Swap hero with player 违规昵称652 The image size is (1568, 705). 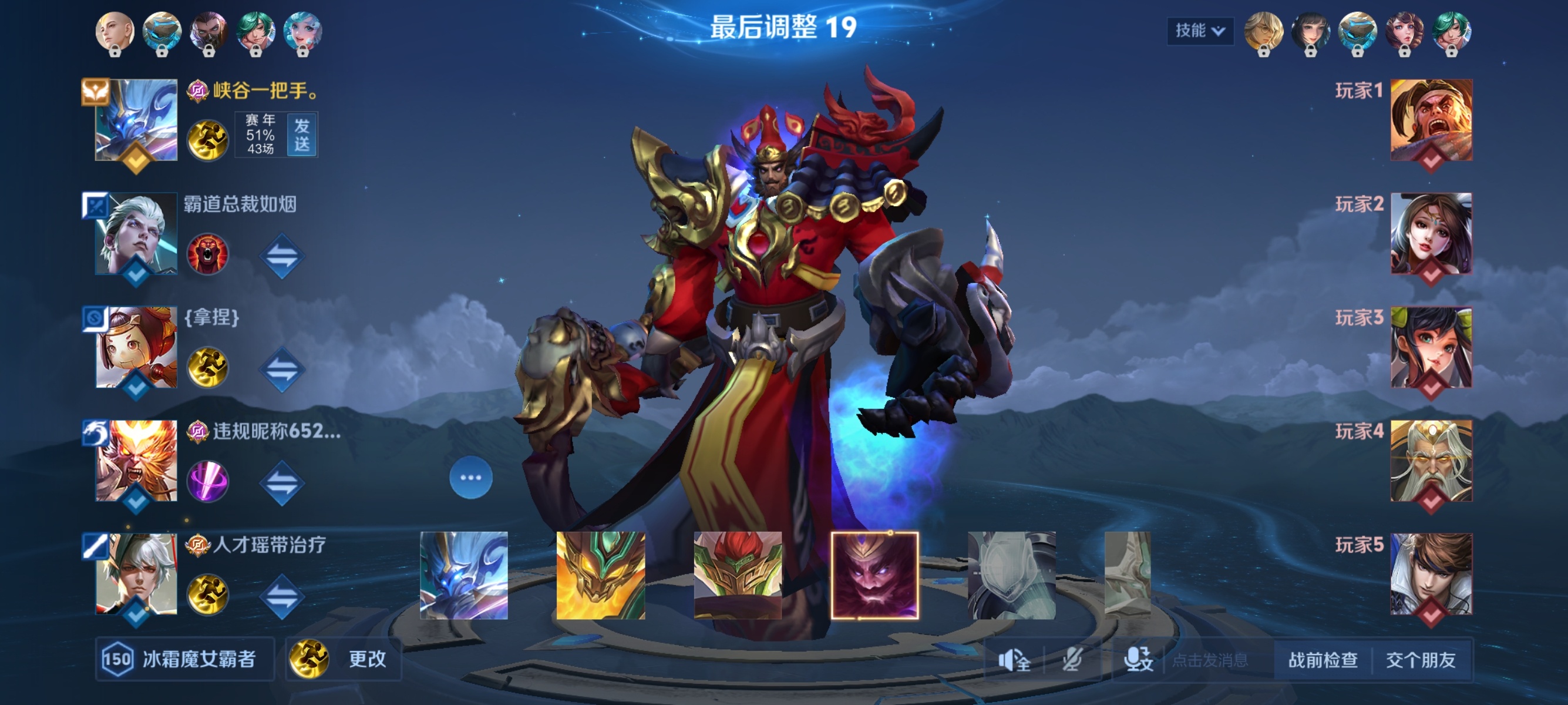pyautogui.click(x=282, y=483)
